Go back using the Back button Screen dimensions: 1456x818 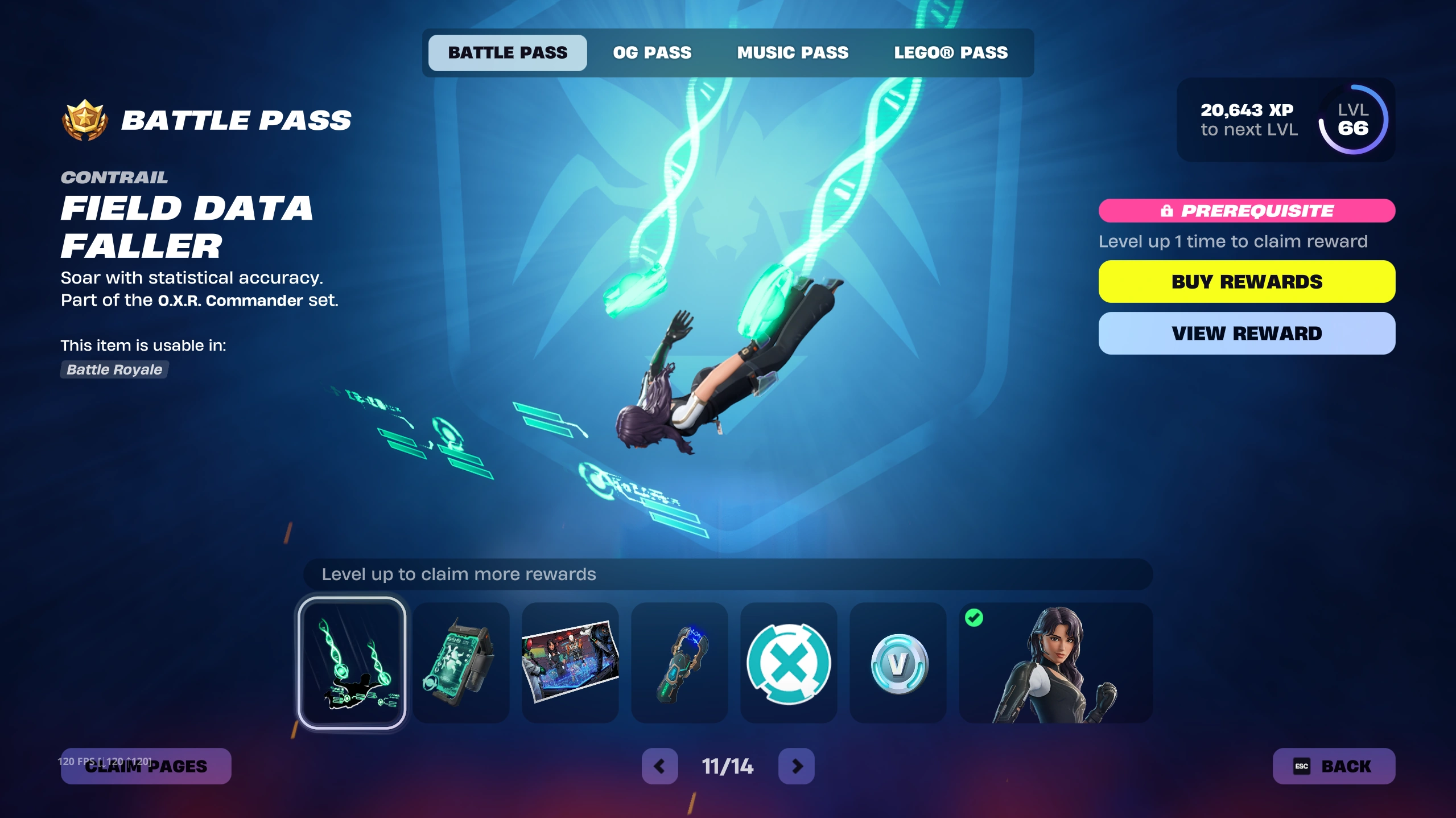click(x=1333, y=766)
